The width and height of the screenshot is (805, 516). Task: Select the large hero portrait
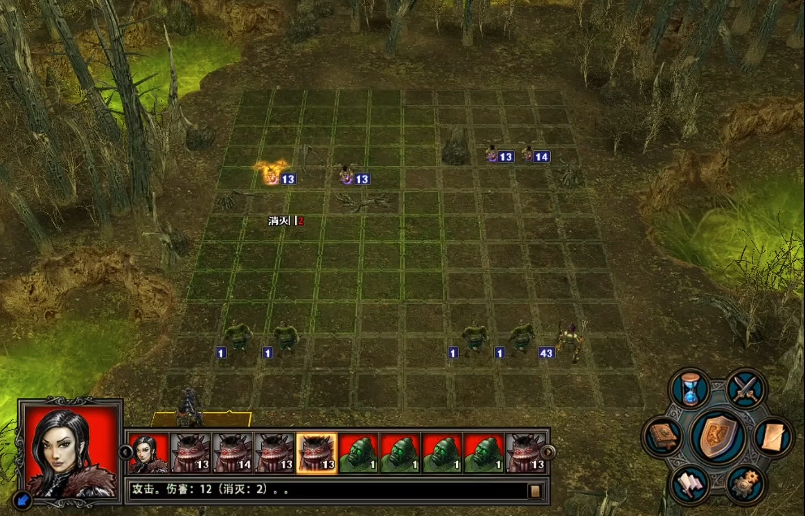[70, 450]
